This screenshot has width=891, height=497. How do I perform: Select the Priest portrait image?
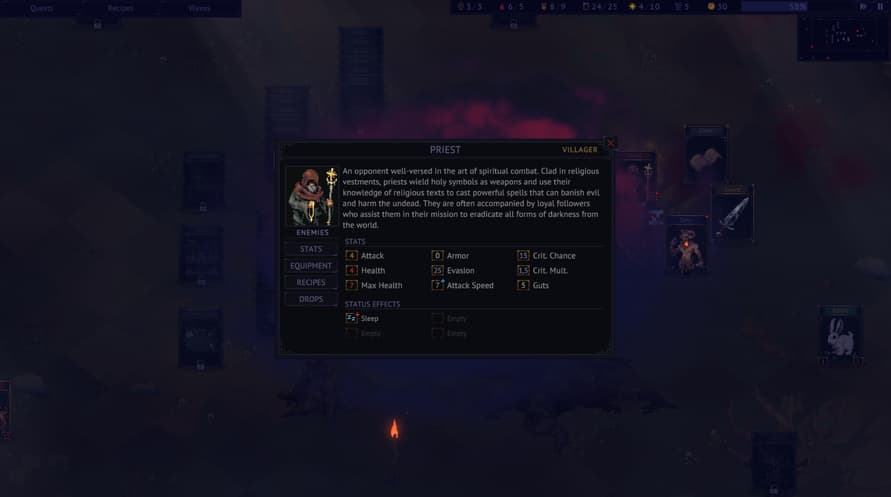point(312,196)
